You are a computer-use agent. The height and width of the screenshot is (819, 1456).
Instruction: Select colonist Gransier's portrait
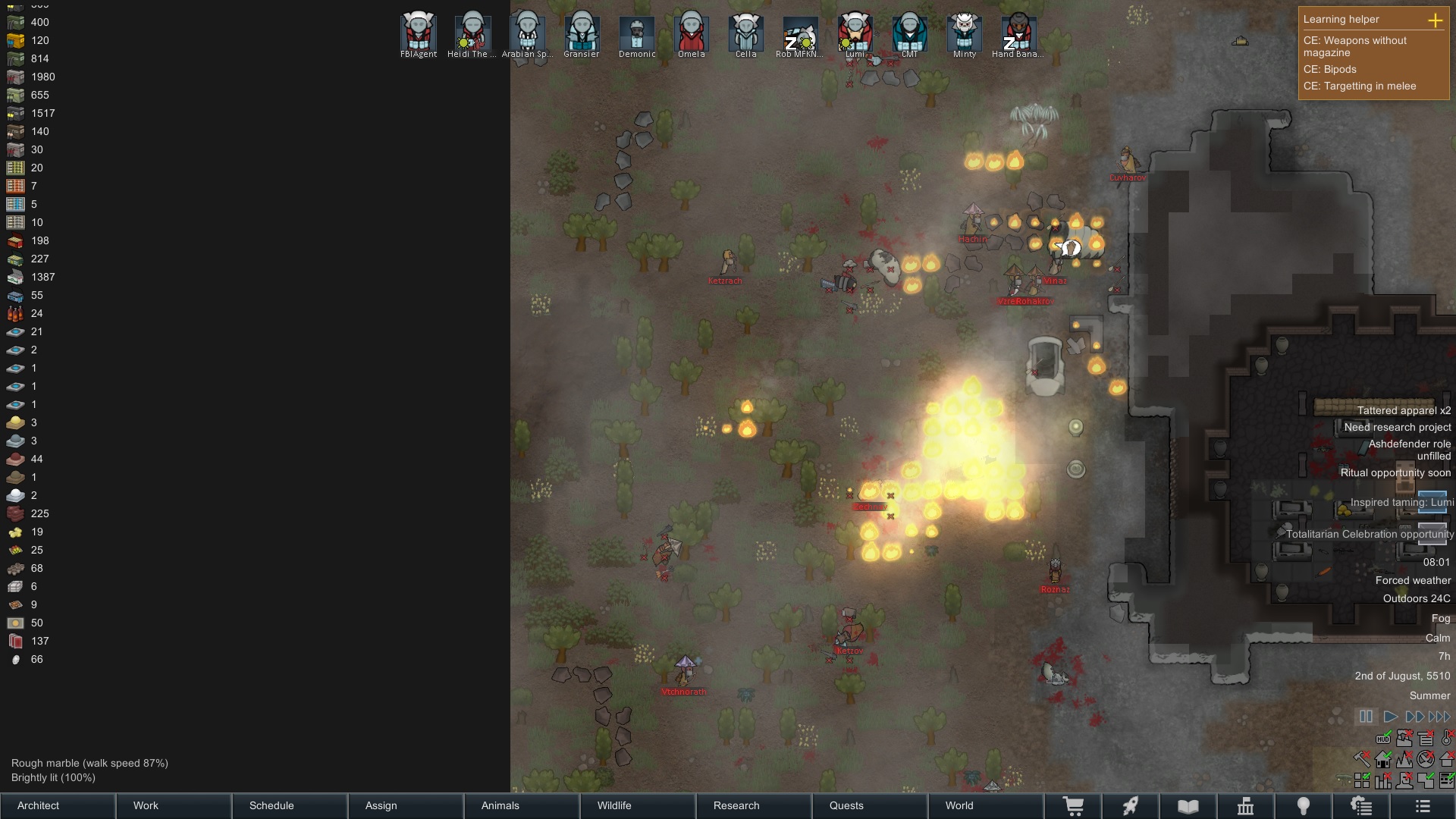(582, 32)
